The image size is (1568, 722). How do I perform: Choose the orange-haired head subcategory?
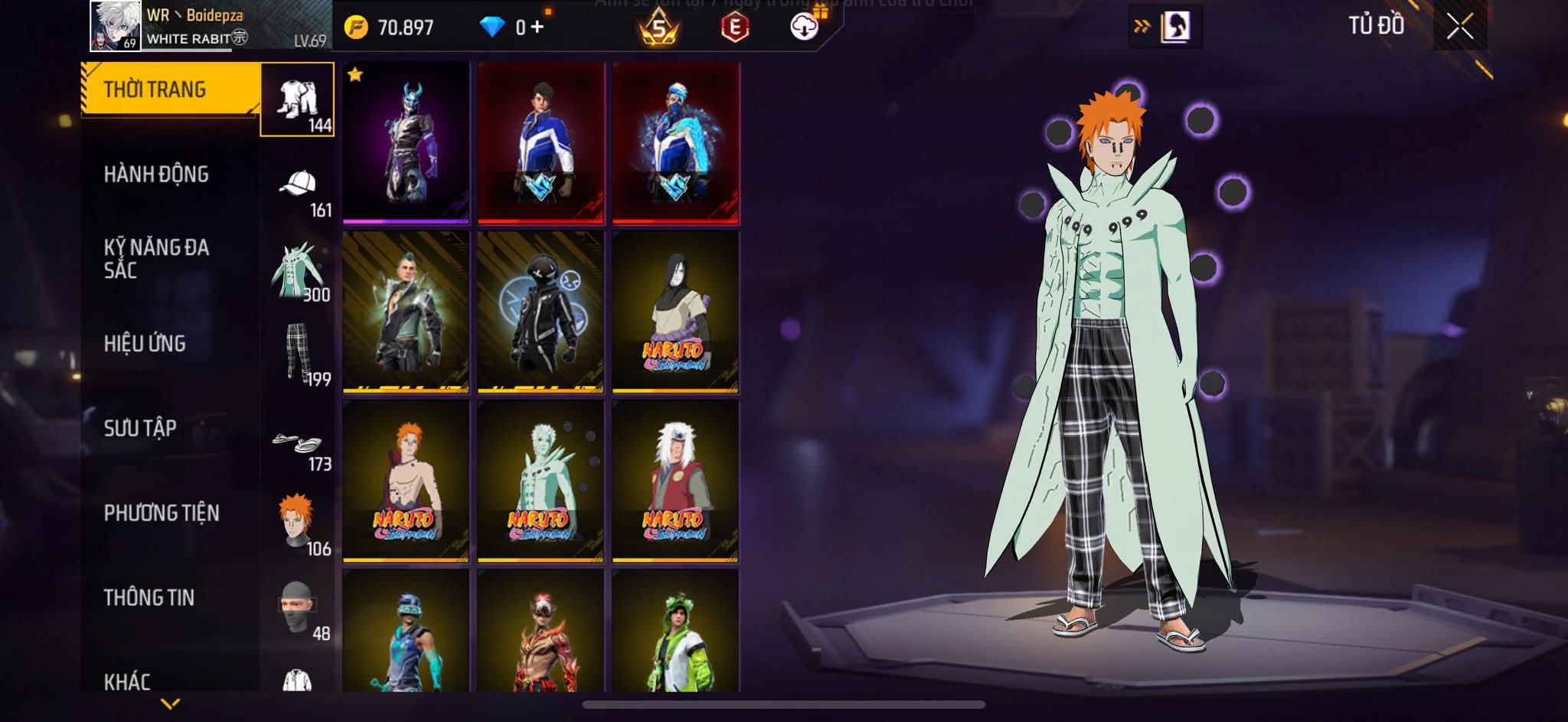[298, 522]
